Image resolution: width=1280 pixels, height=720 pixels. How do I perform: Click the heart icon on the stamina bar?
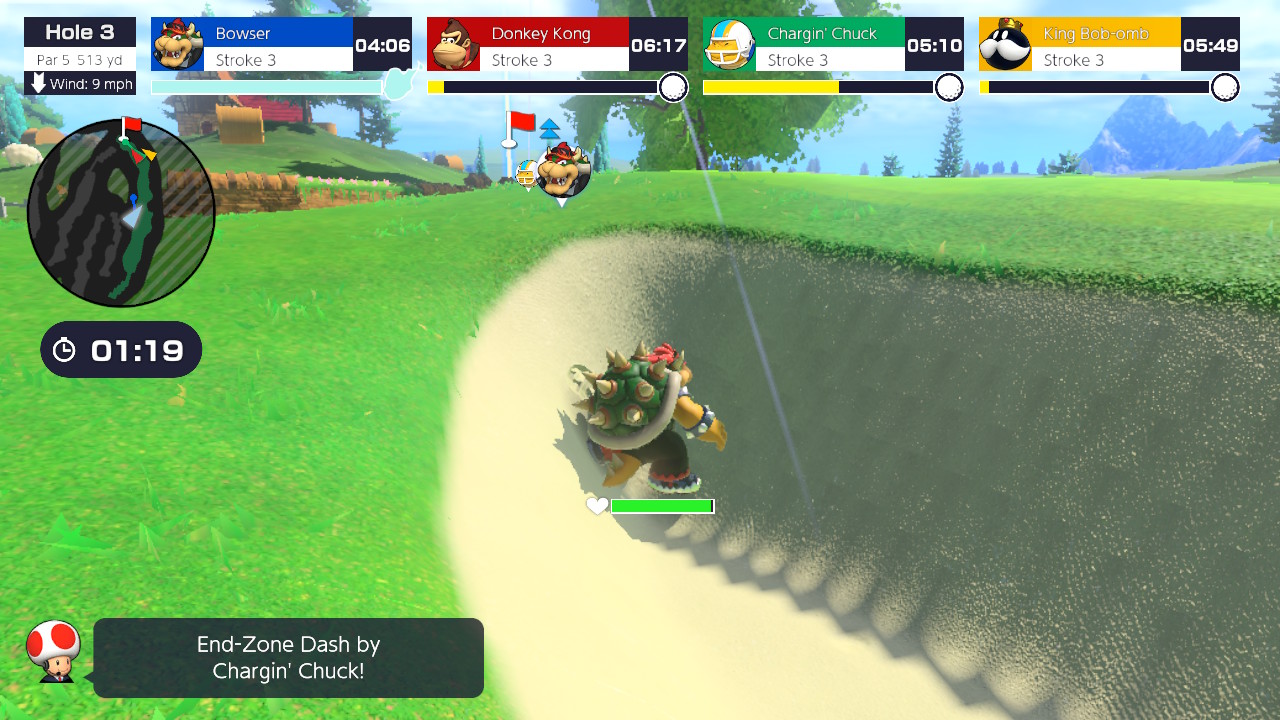point(597,506)
